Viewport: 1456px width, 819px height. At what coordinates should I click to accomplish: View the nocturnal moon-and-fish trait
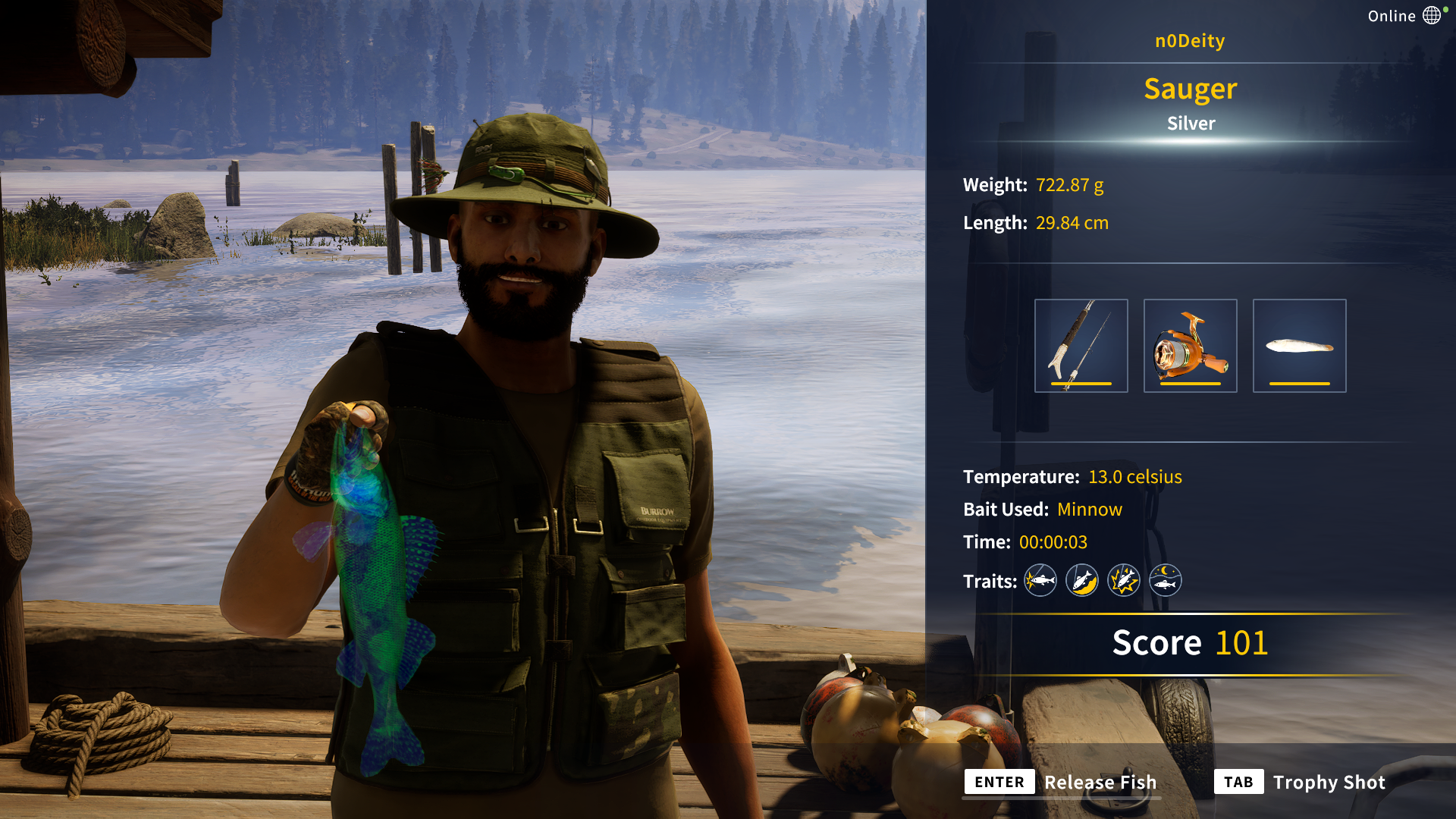tap(1165, 581)
